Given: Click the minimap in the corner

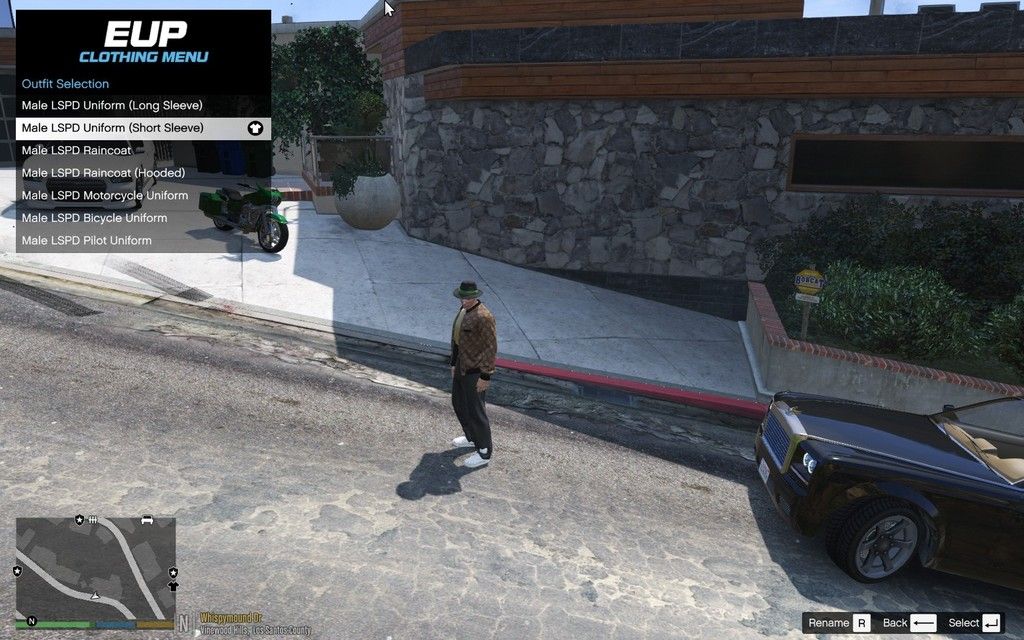Looking at the screenshot, I should [96, 568].
